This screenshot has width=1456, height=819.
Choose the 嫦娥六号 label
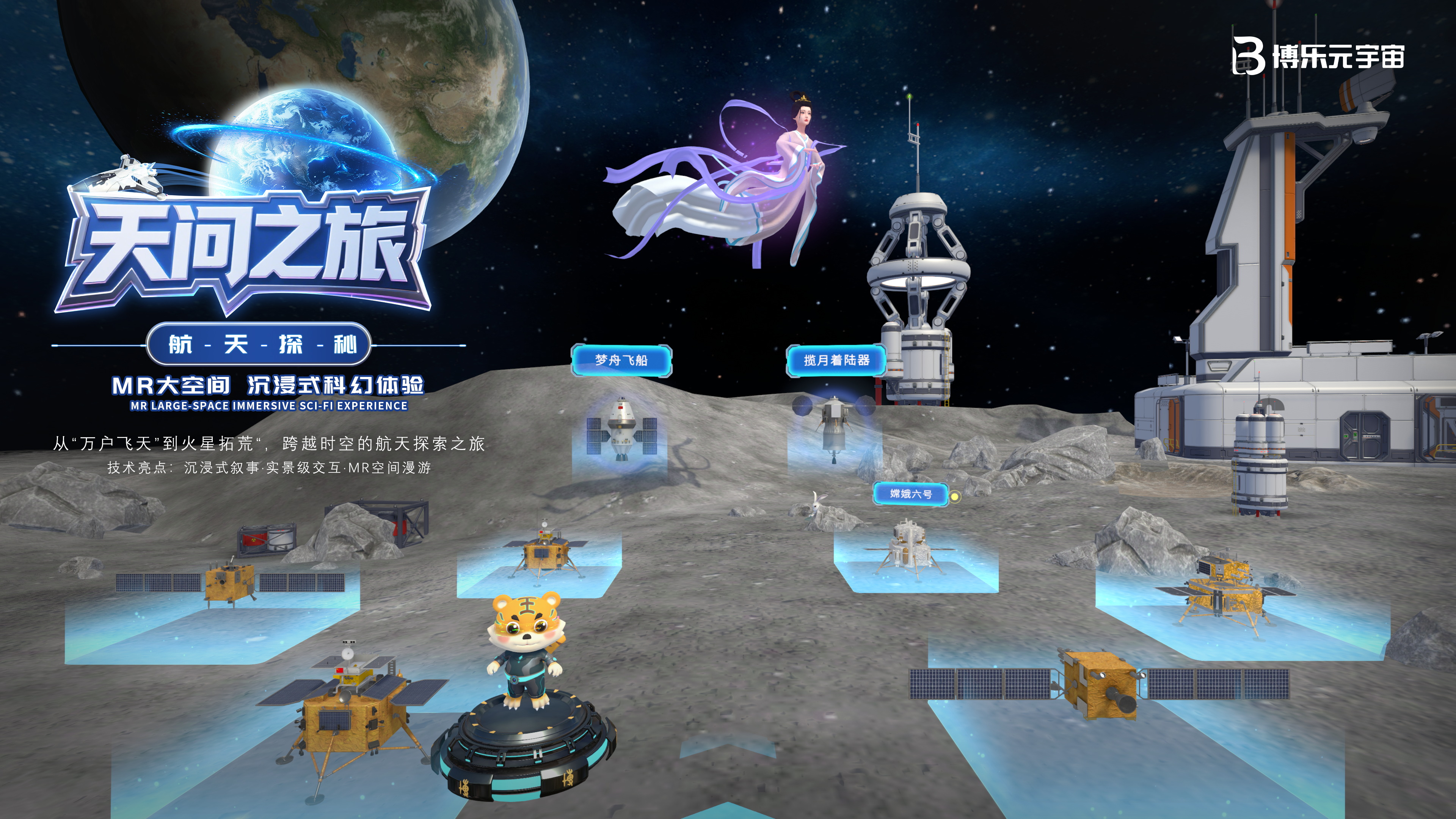pyautogui.click(x=910, y=494)
